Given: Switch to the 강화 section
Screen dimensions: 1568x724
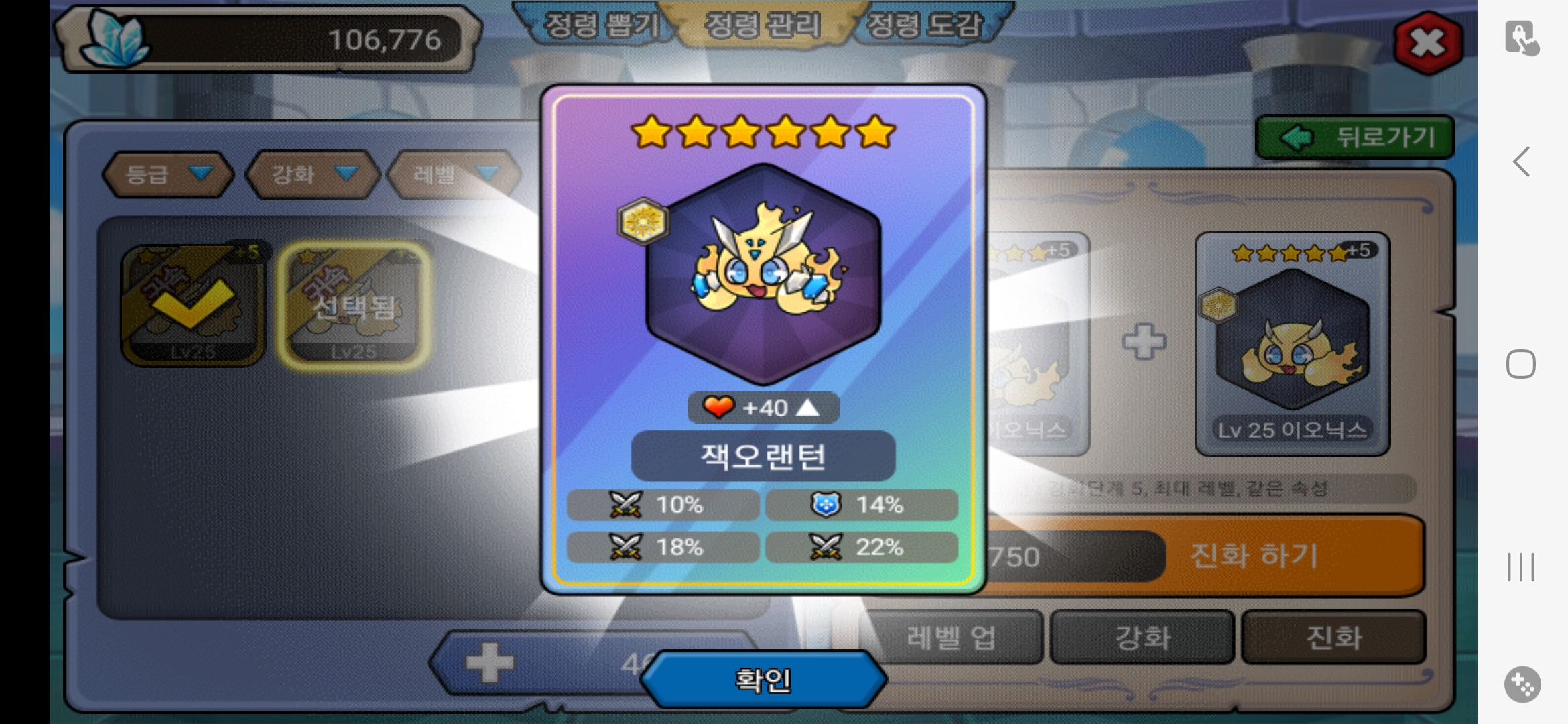Looking at the screenshot, I should coord(1142,638).
